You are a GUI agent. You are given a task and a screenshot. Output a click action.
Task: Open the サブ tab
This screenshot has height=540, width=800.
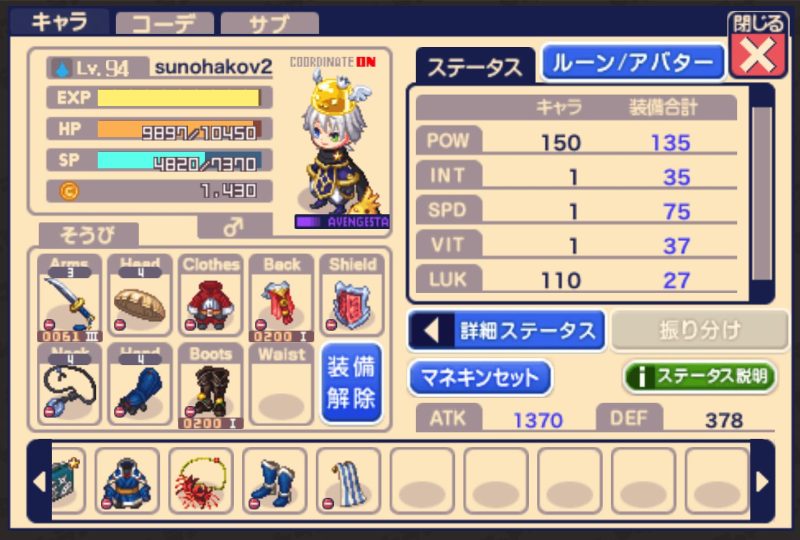[268, 23]
